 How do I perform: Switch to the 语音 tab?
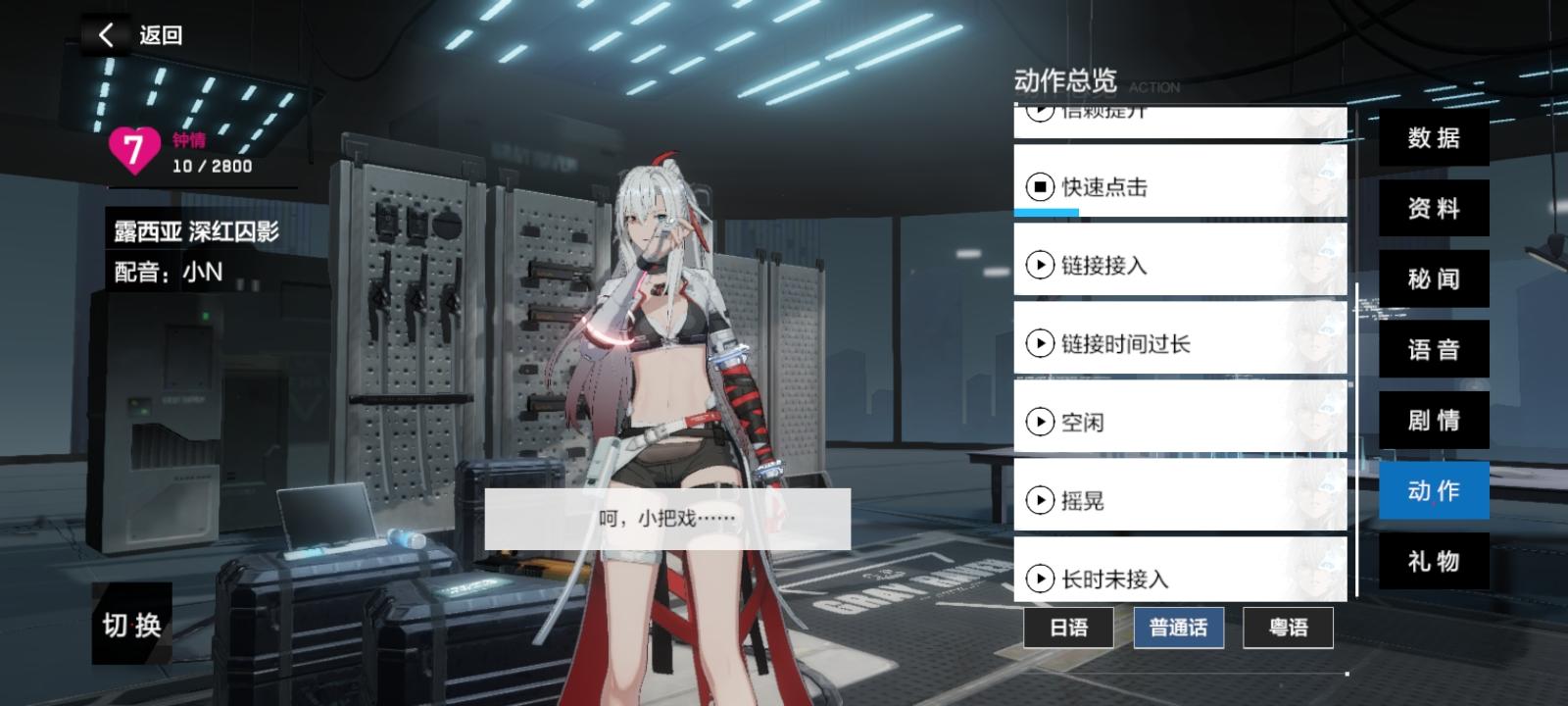pos(1433,349)
